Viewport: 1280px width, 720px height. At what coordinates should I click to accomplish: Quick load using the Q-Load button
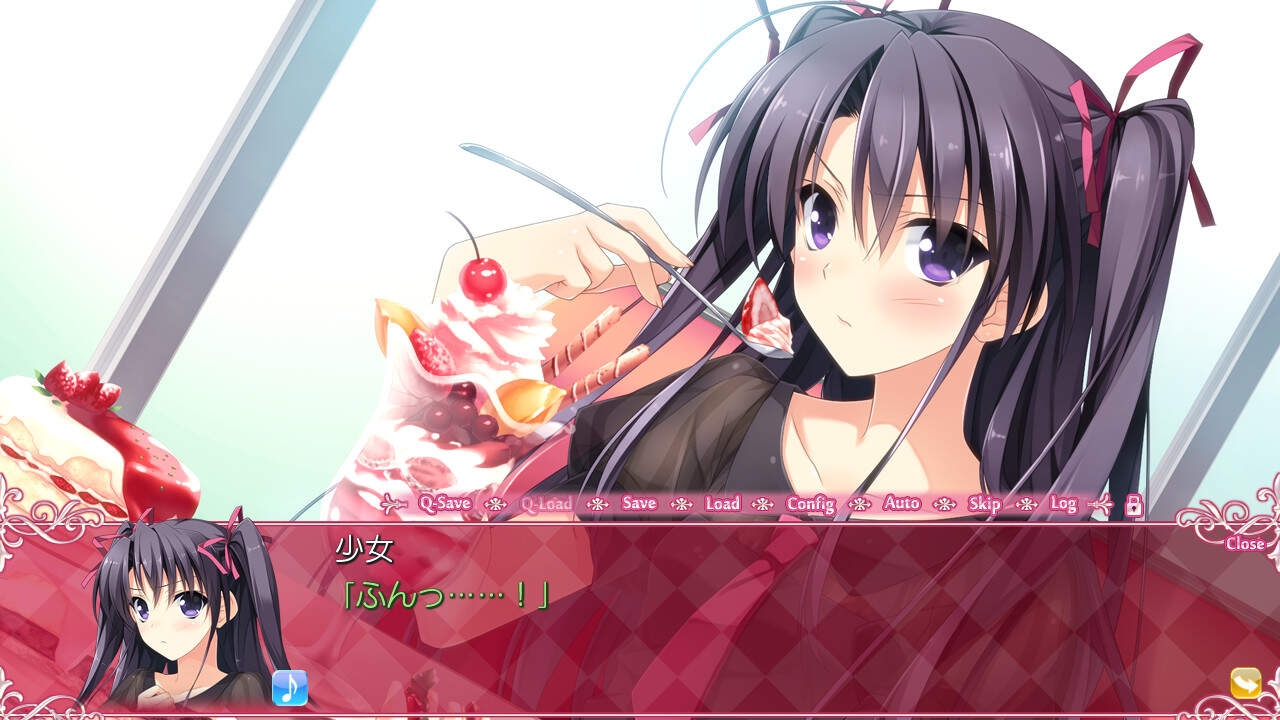pos(546,503)
